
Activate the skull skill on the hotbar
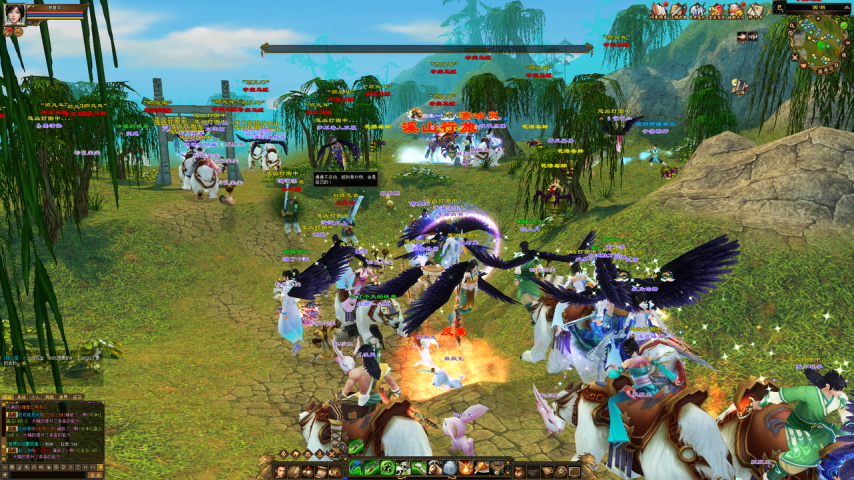tap(403, 468)
